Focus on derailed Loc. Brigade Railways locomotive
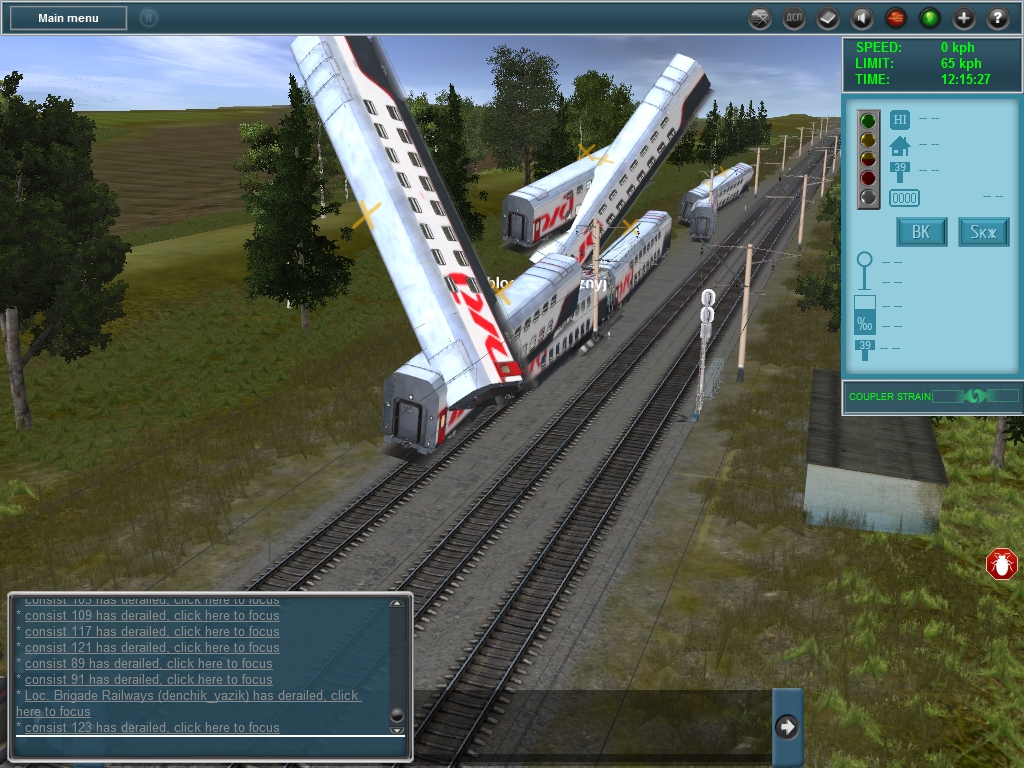 click(190, 696)
